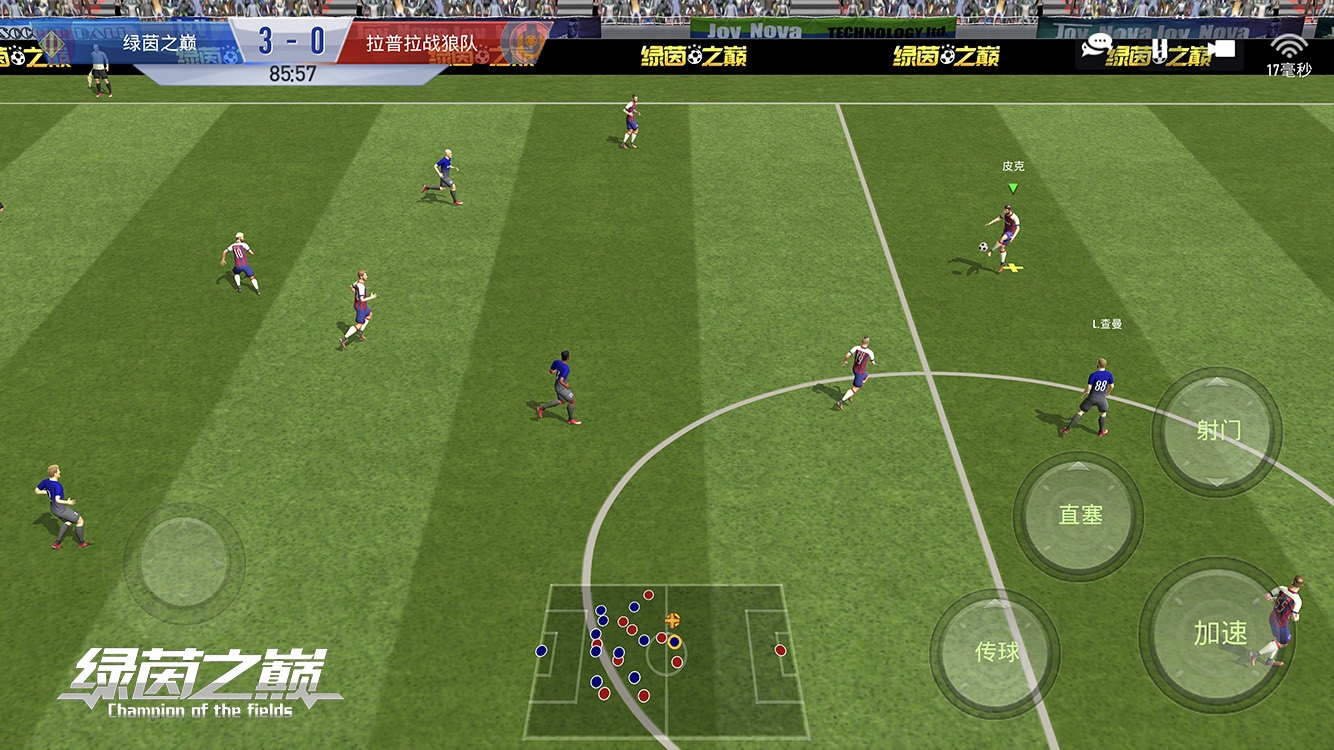
Task: Tap the 直塞 through-ball button
Action: (1079, 516)
